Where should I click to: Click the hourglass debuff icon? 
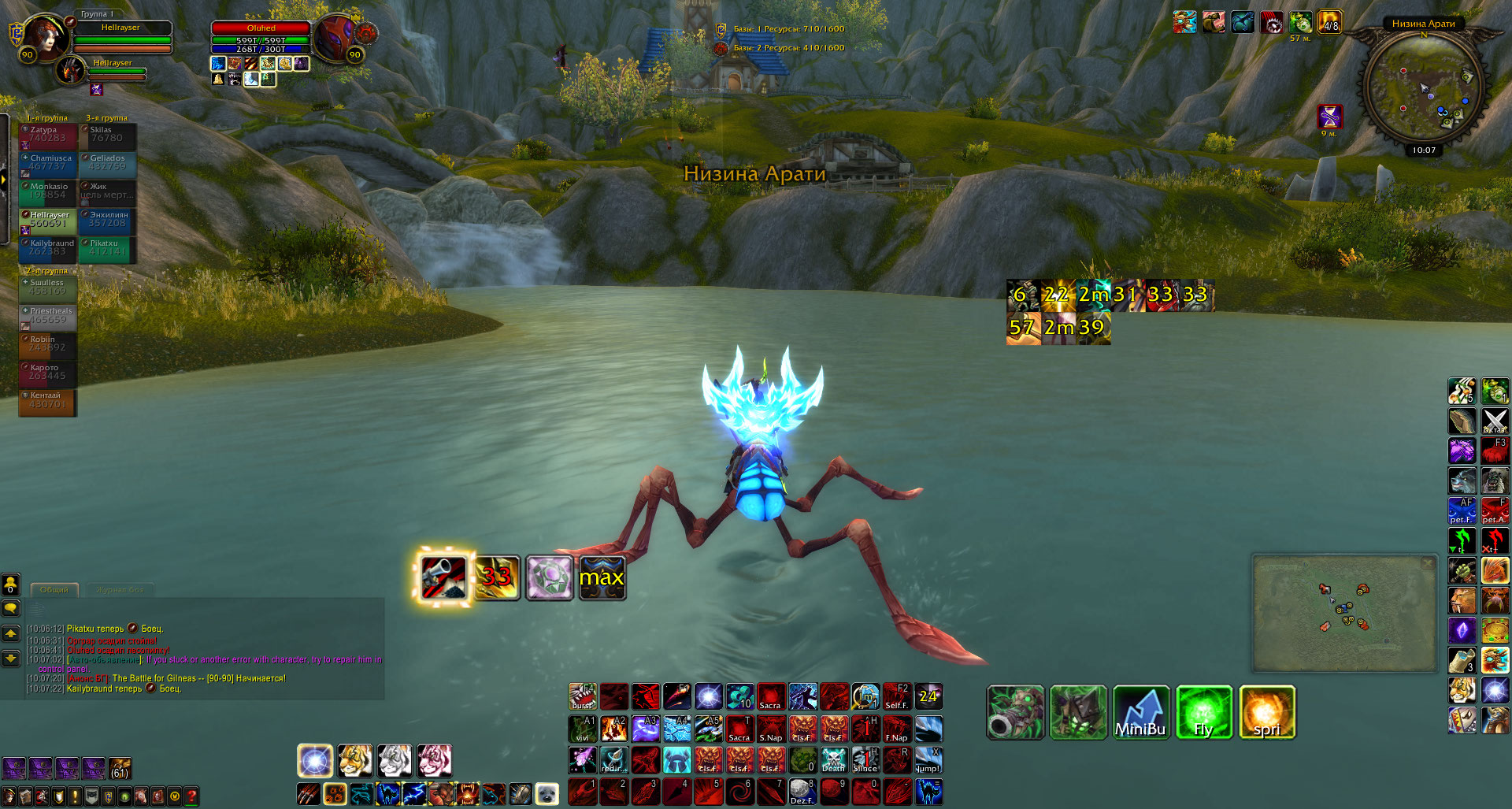pos(1330,117)
